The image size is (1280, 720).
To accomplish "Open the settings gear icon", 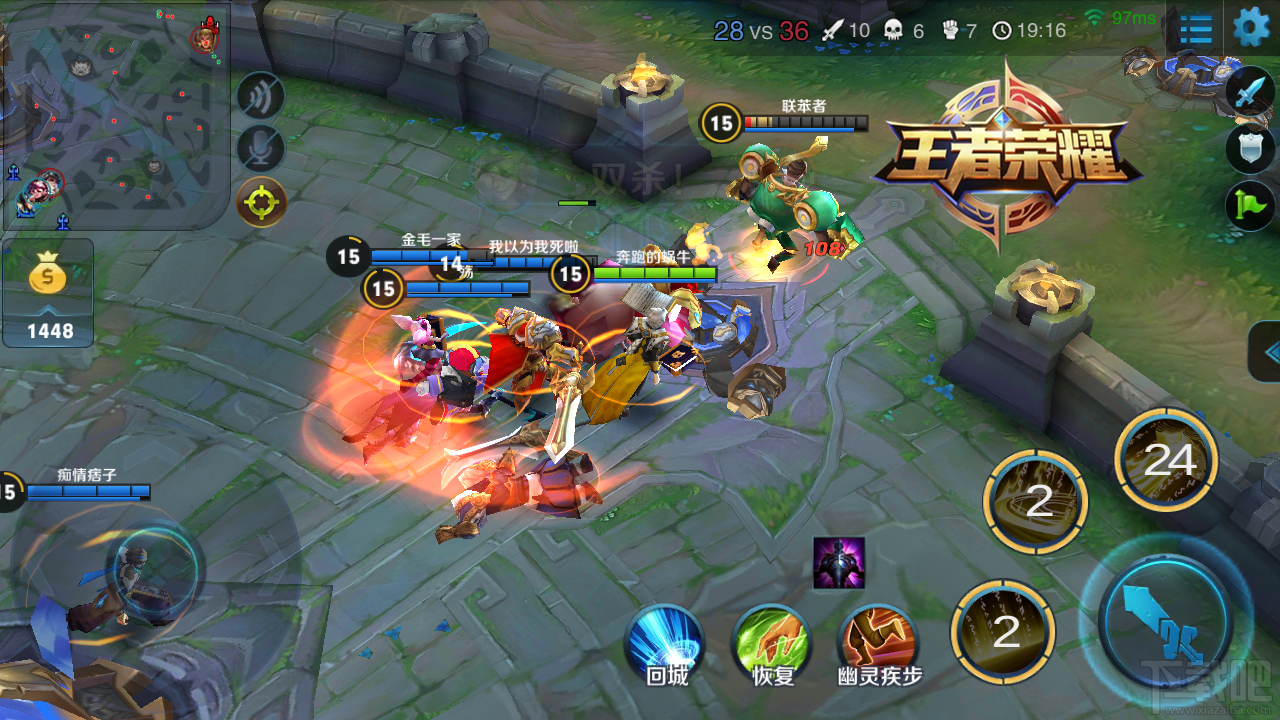I will coord(1251,28).
